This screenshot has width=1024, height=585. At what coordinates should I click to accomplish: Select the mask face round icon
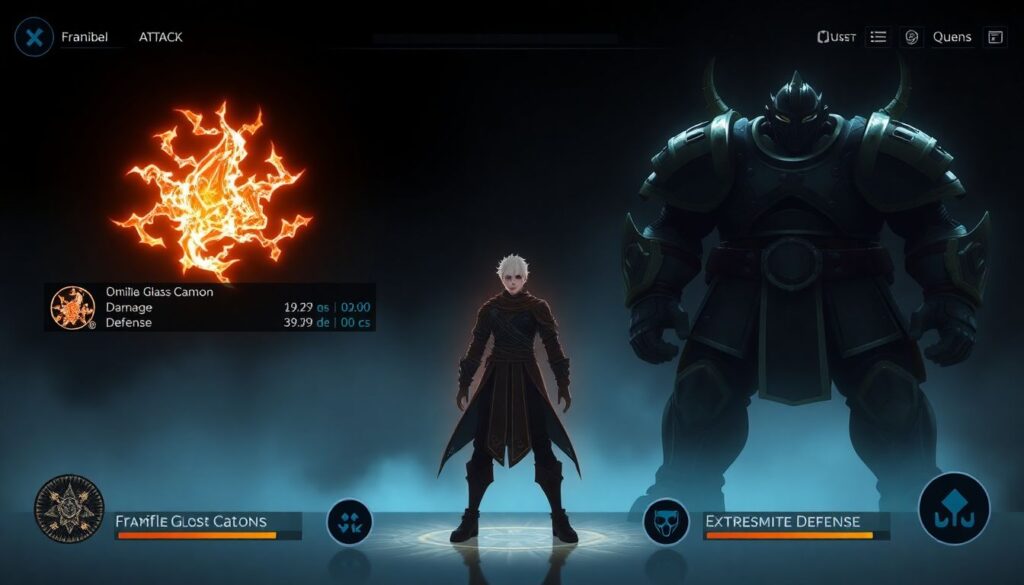(x=666, y=522)
